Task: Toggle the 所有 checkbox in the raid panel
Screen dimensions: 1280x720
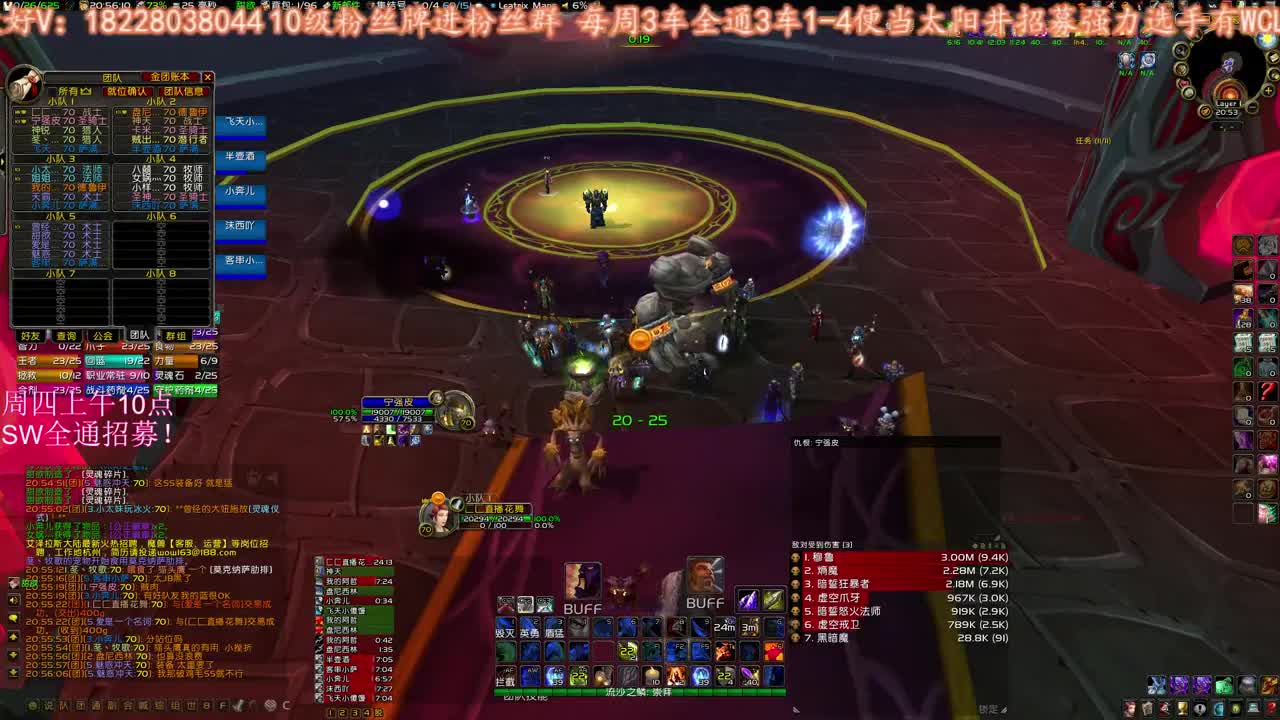Action: tap(52, 90)
